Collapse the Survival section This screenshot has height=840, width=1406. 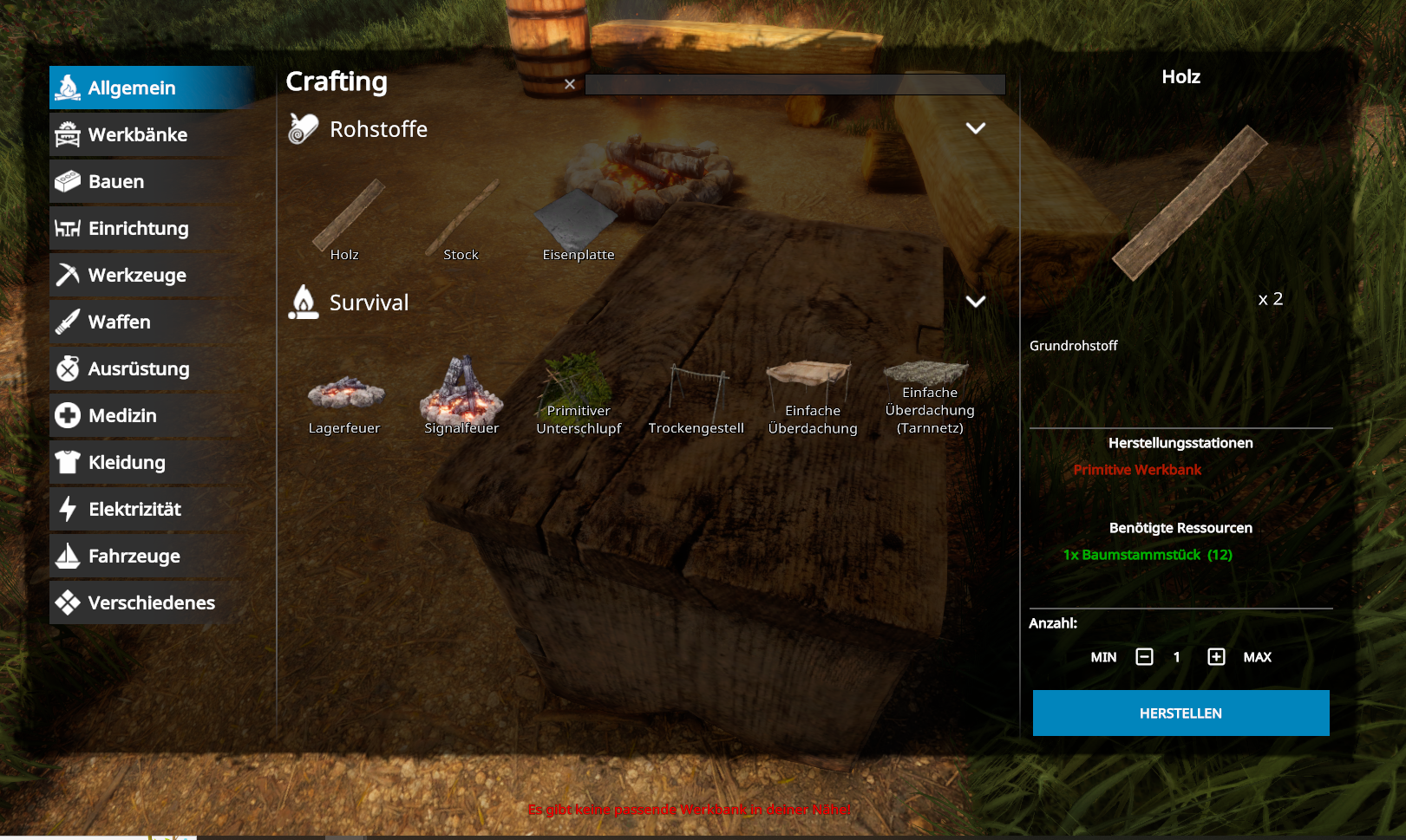pyautogui.click(x=976, y=302)
